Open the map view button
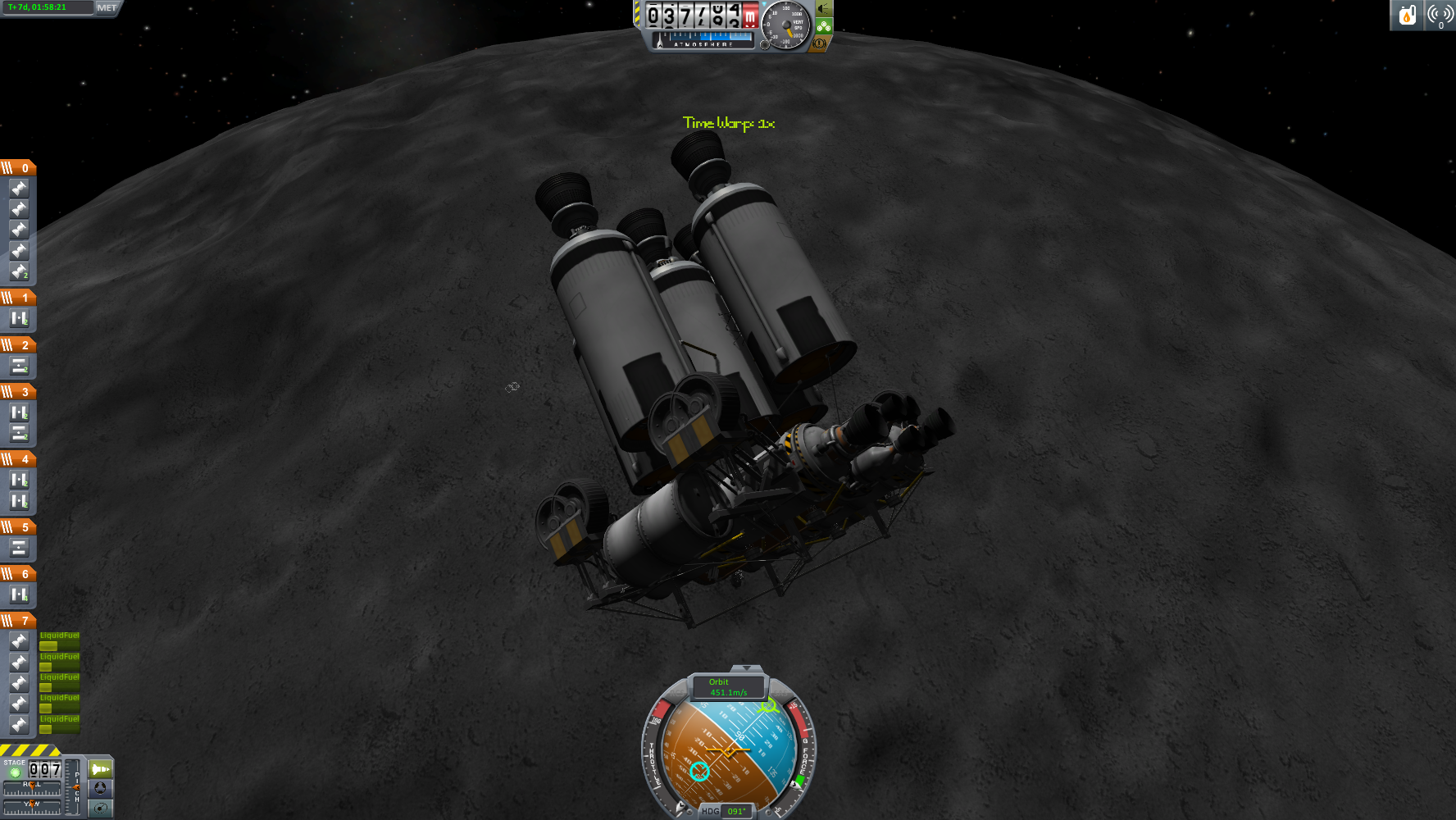This screenshot has height=820, width=1456. click(100, 808)
